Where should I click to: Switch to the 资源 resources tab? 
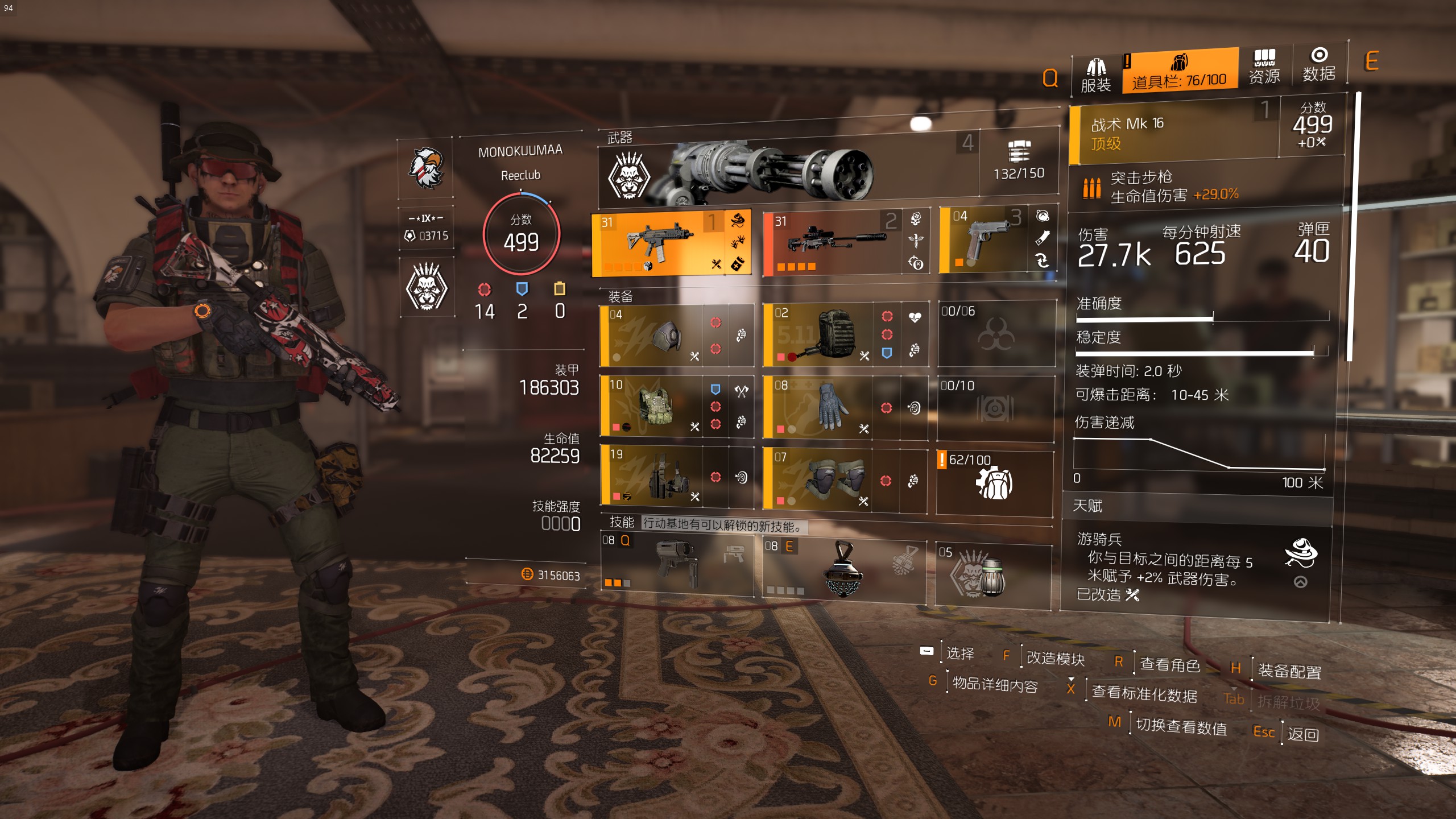[x=1264, y=67]
